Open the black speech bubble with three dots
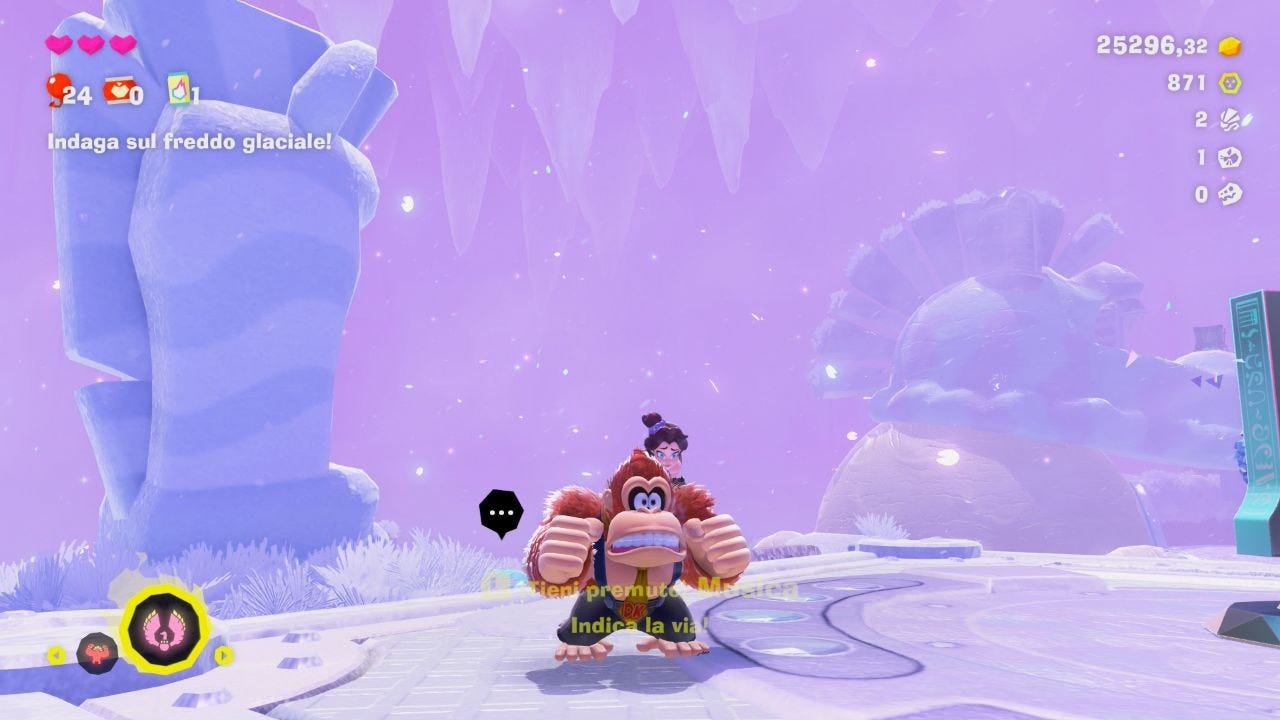This screenshot has width=1280, height=720. 501,513
